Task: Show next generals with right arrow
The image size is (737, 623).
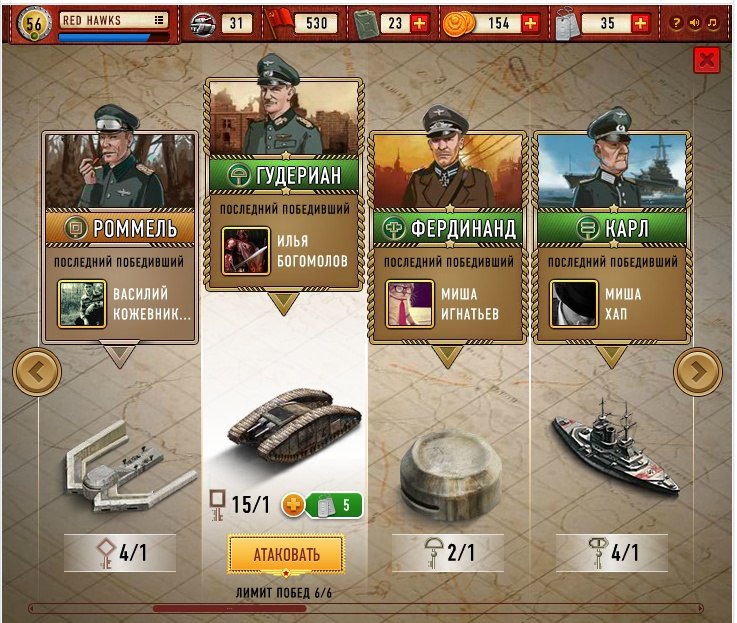Action: [x=698, y=372]
